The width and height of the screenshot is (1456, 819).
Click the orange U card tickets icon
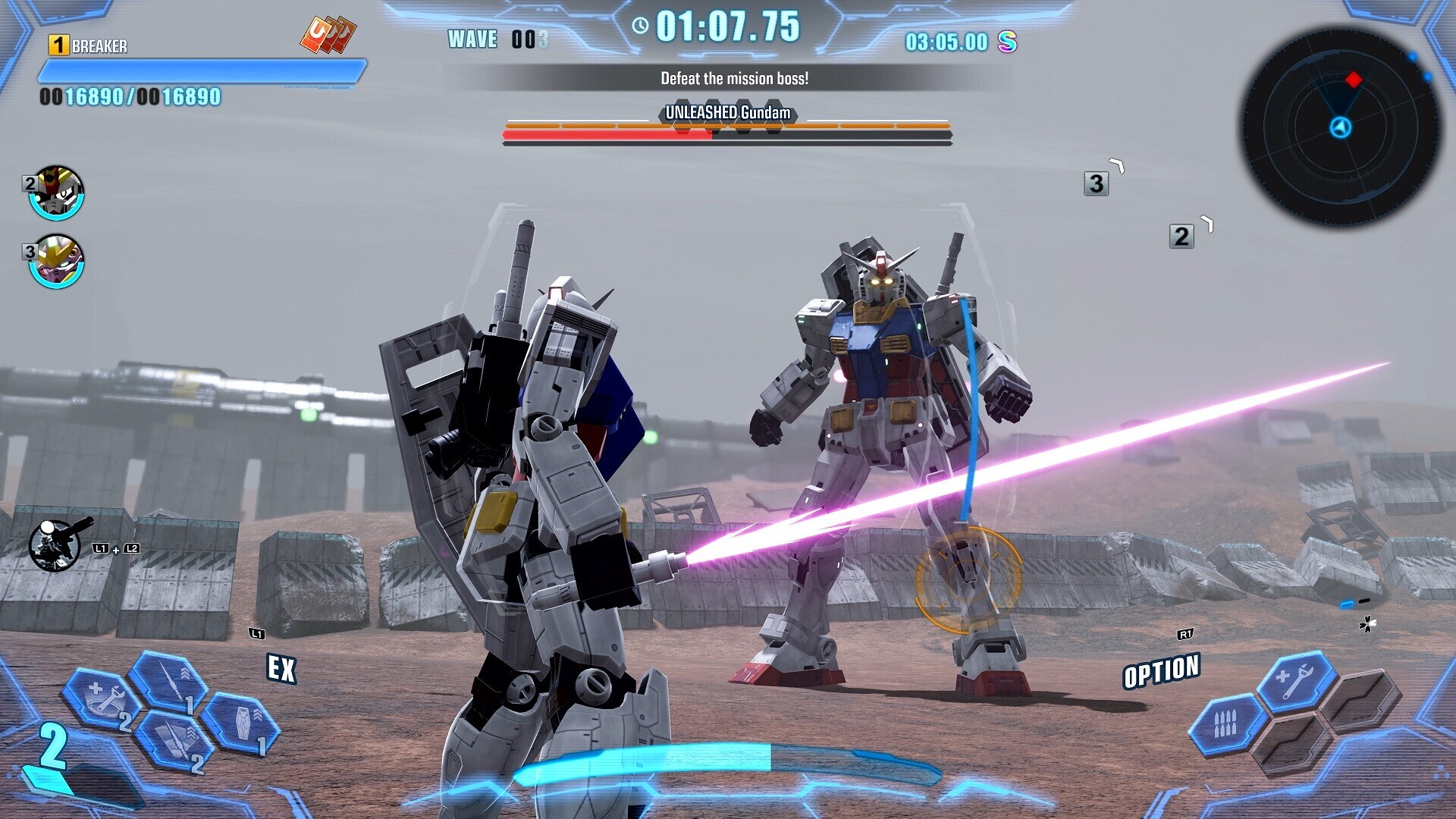tap(328, 32)
